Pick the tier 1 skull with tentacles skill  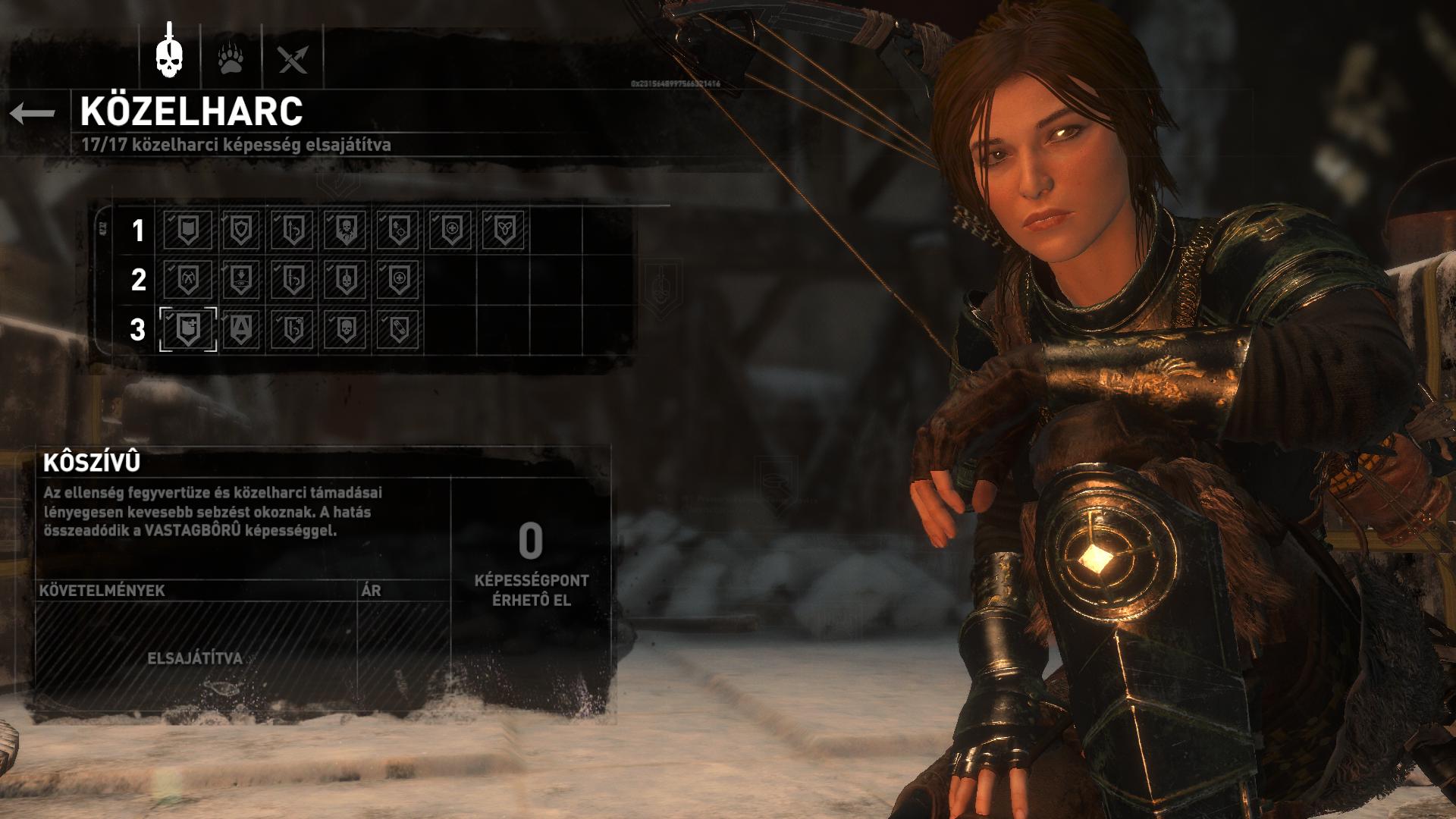[x=346, y=230]
